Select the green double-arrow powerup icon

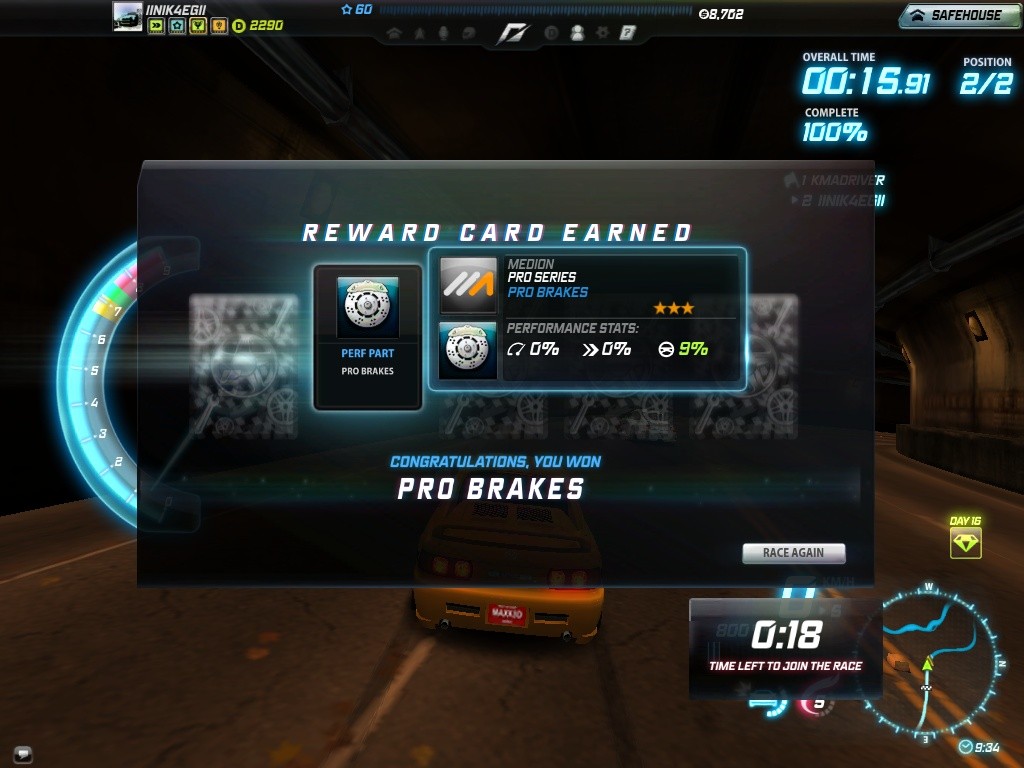pyautogui.click(x=156, y=25)
